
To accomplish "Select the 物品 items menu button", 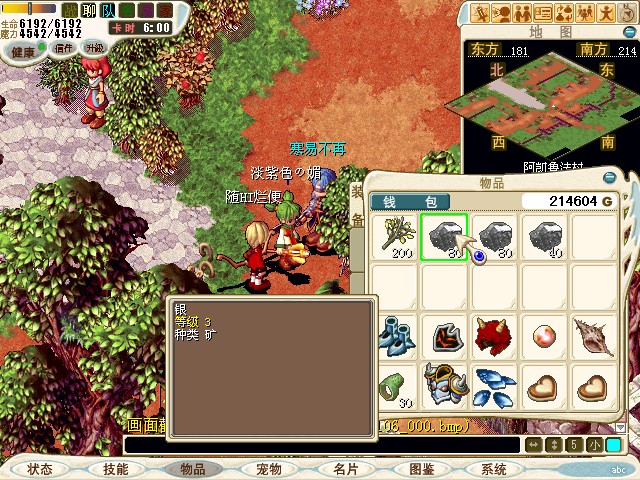I will pyautogui.click(x=192, y=468).
